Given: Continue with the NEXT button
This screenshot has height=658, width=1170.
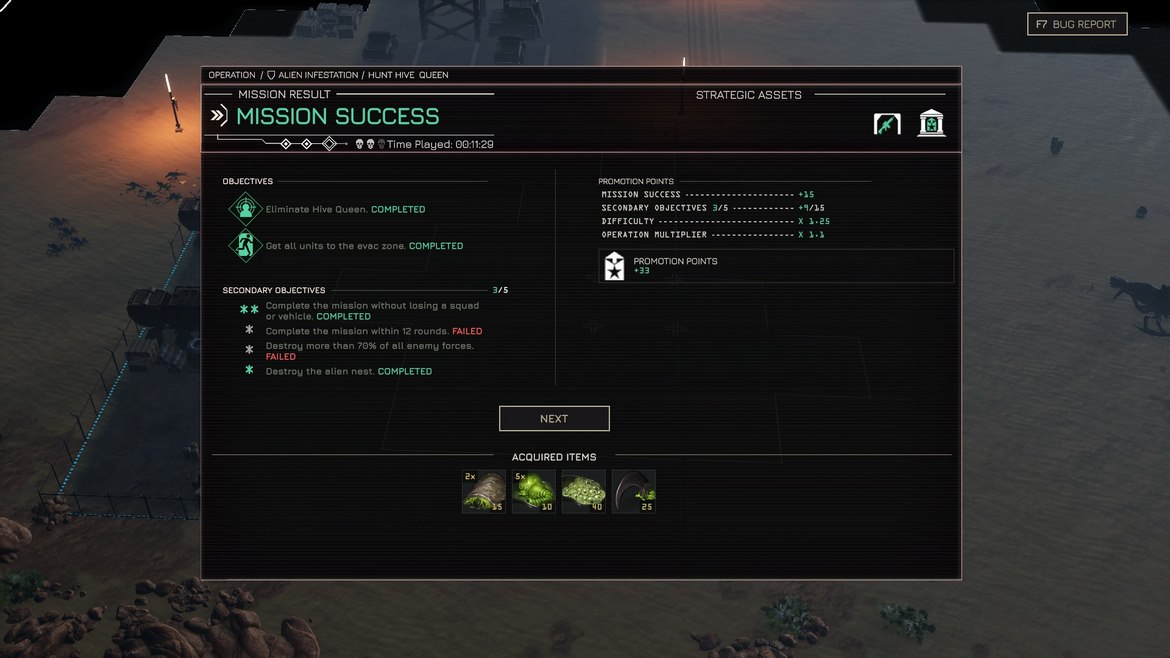Looking at the screenshot, I should 554,418.
